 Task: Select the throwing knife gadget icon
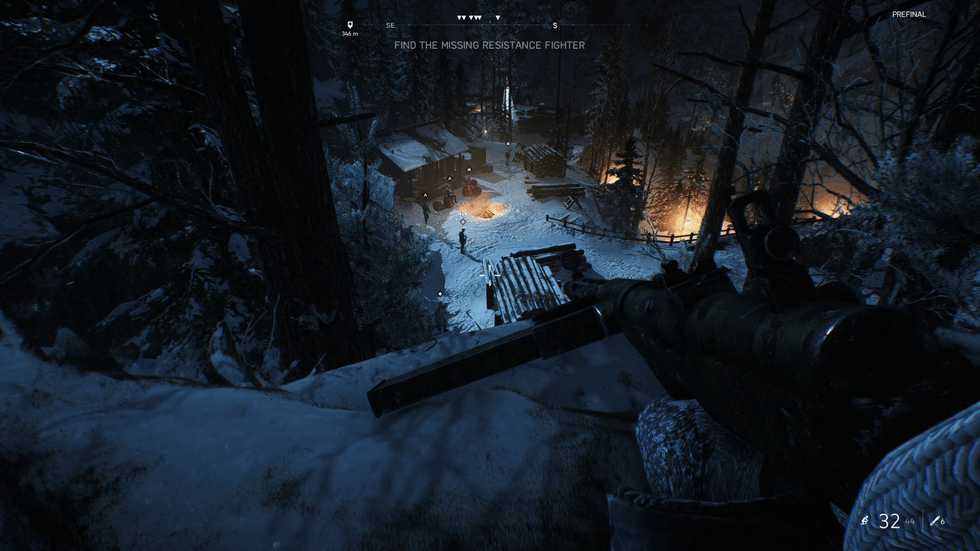pos(934,521)
